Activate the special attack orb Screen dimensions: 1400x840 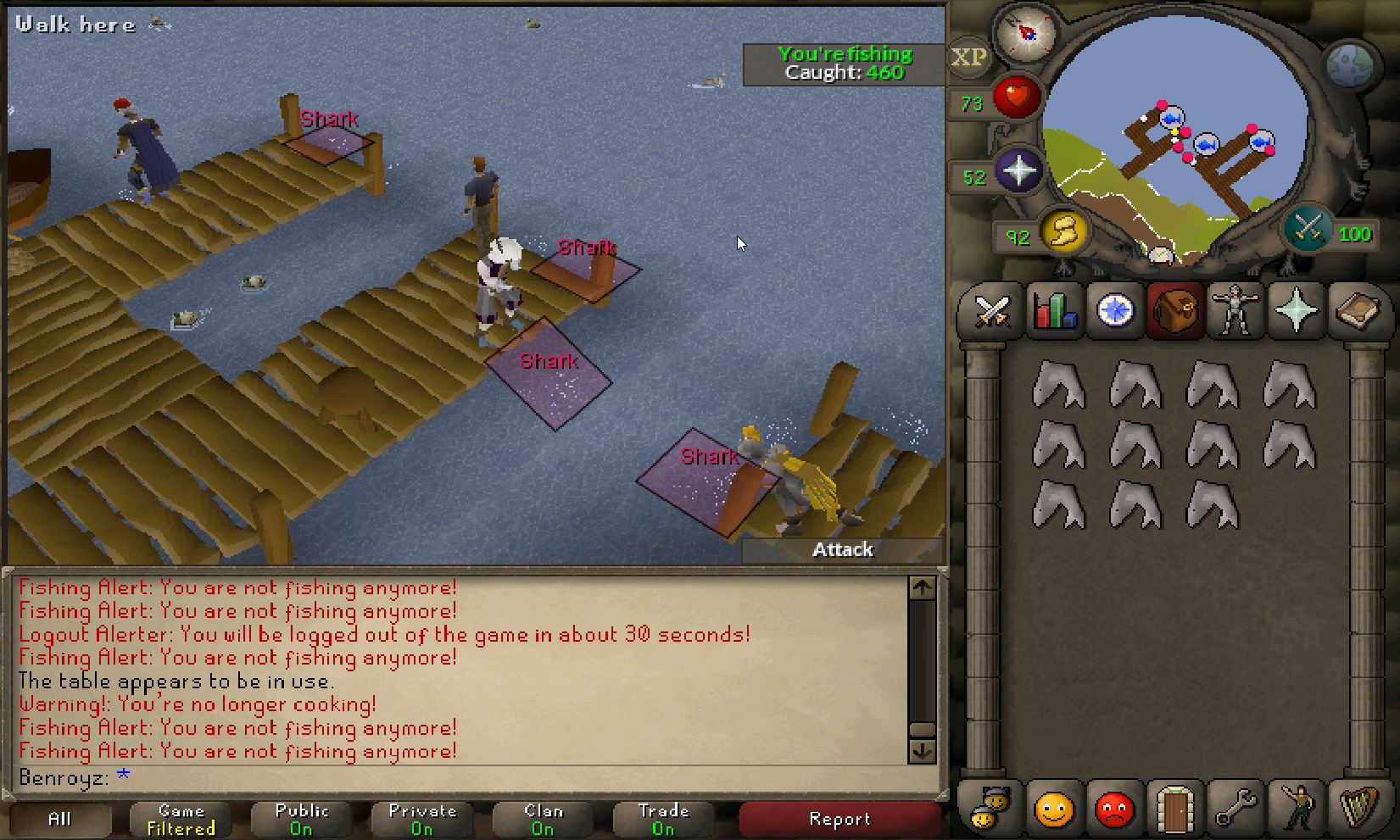point(1306,229)
